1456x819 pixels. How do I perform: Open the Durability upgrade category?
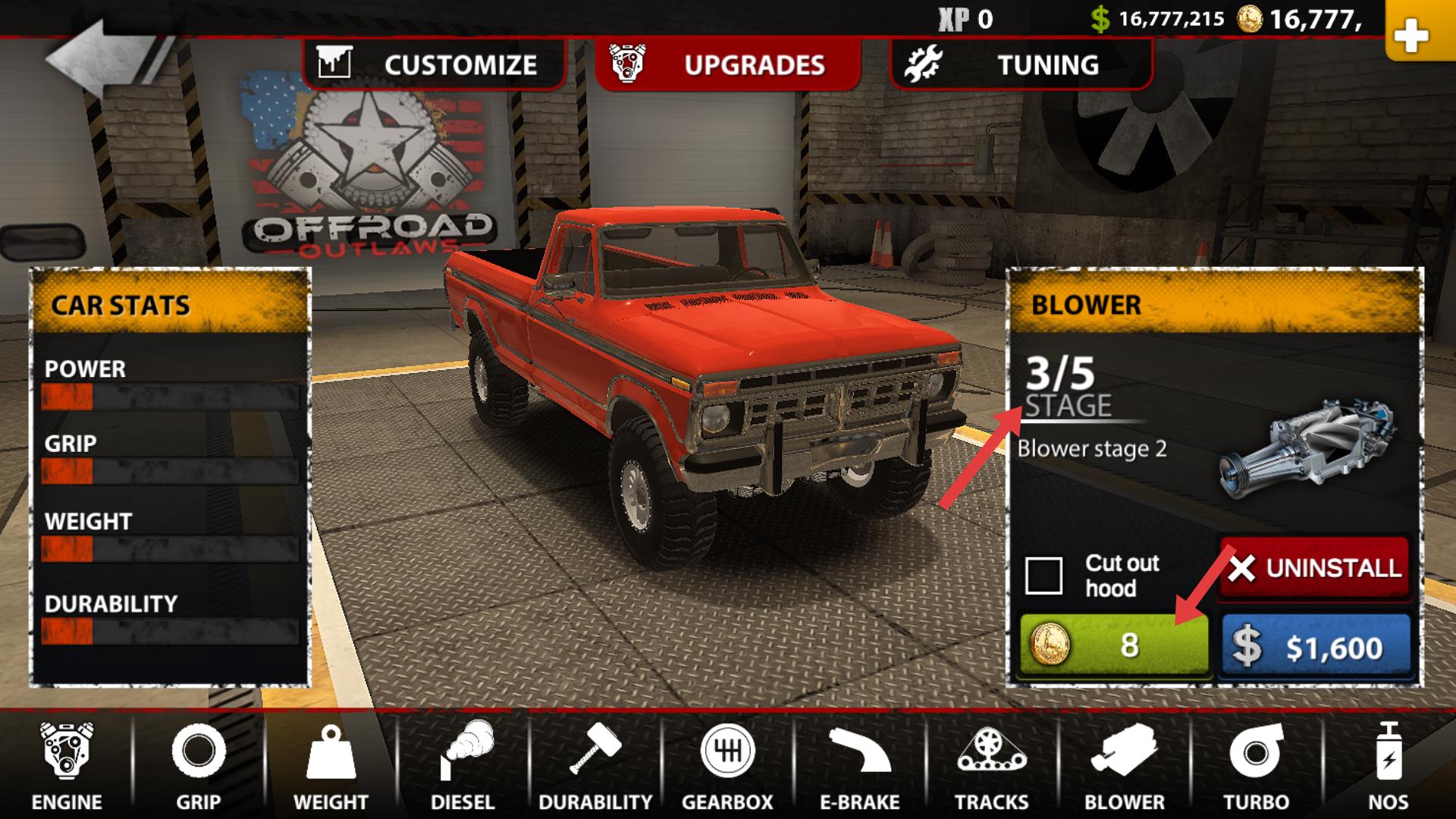595,766
